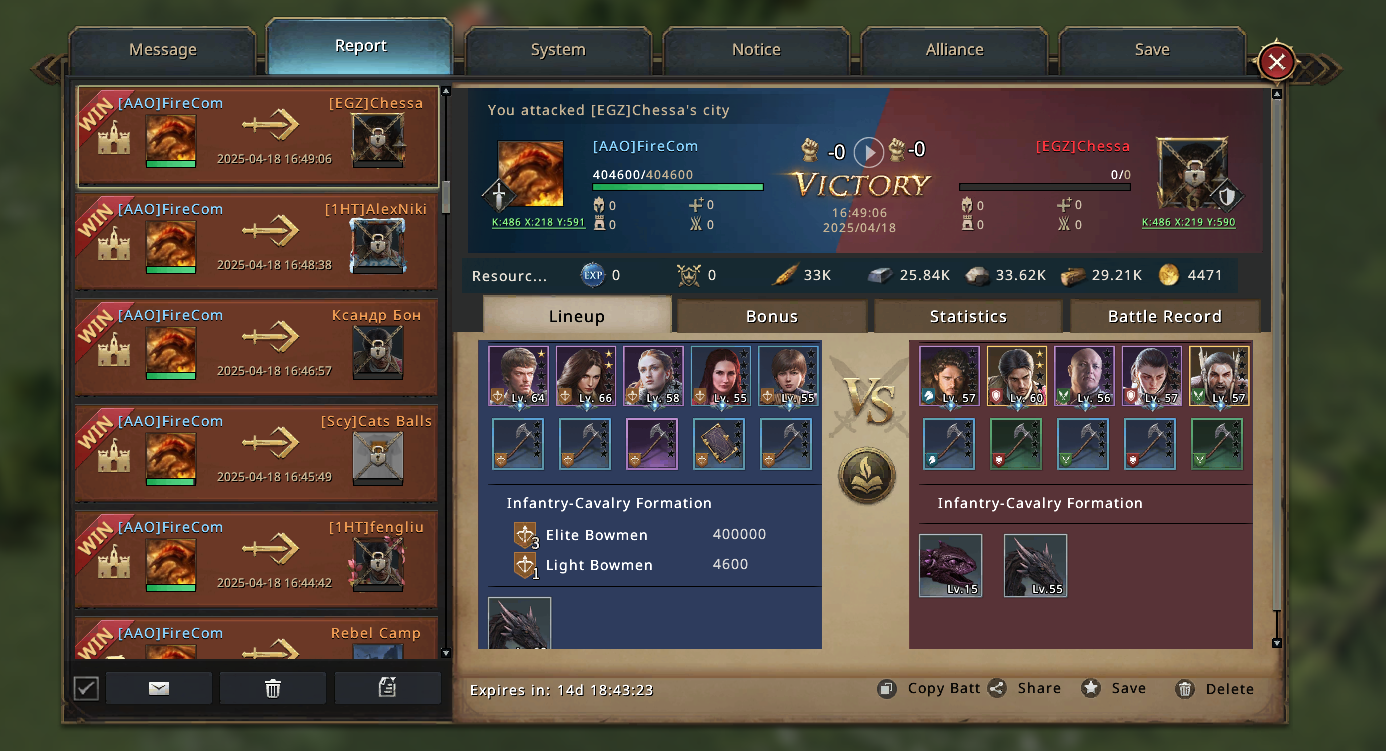Open the [1HT]fengliu battle report
Viewport: 1386px width, 751px height.
click(x=257, y=560)
